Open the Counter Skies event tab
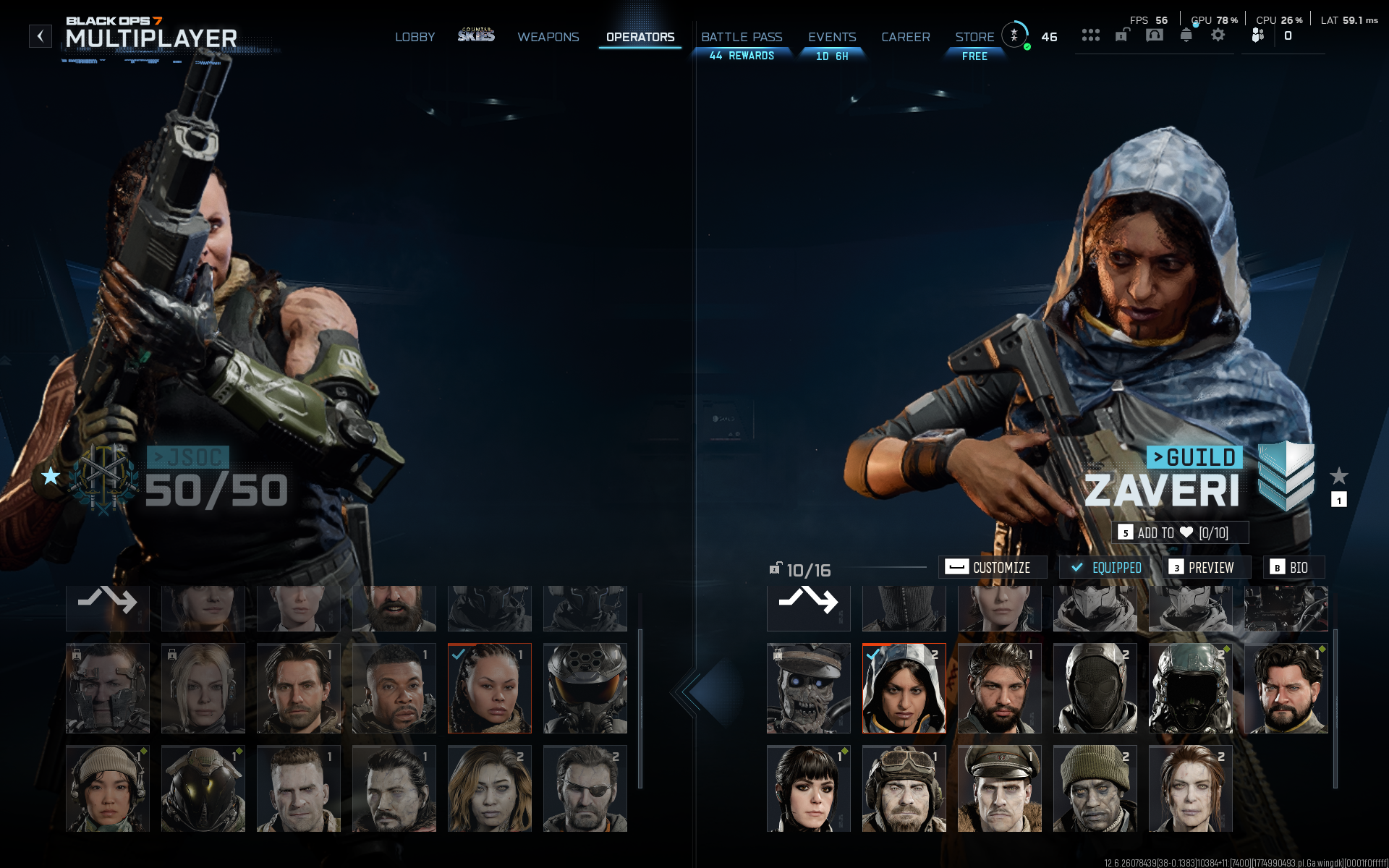The height and width of the screenshot is (868, 1389). 476,35
